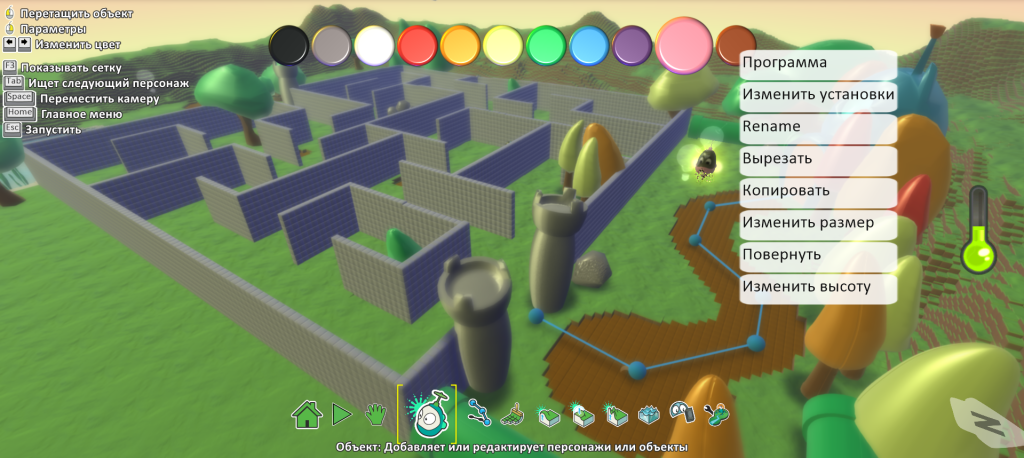Choose the purple color swatch
1024x458 pixels.
[x=632, y=45]
